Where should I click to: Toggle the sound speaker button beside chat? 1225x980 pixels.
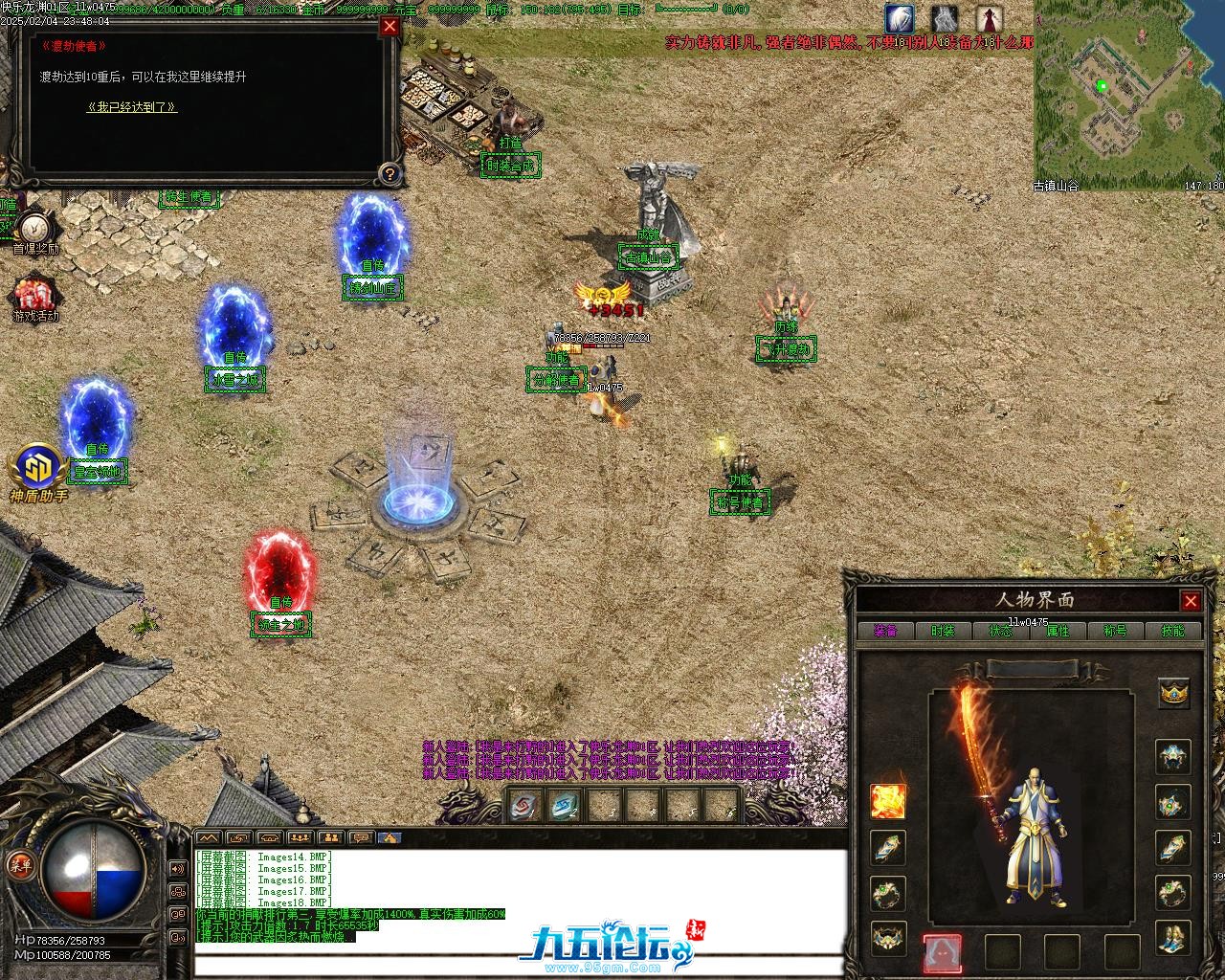pyautogui.click(x=177, y=869)
